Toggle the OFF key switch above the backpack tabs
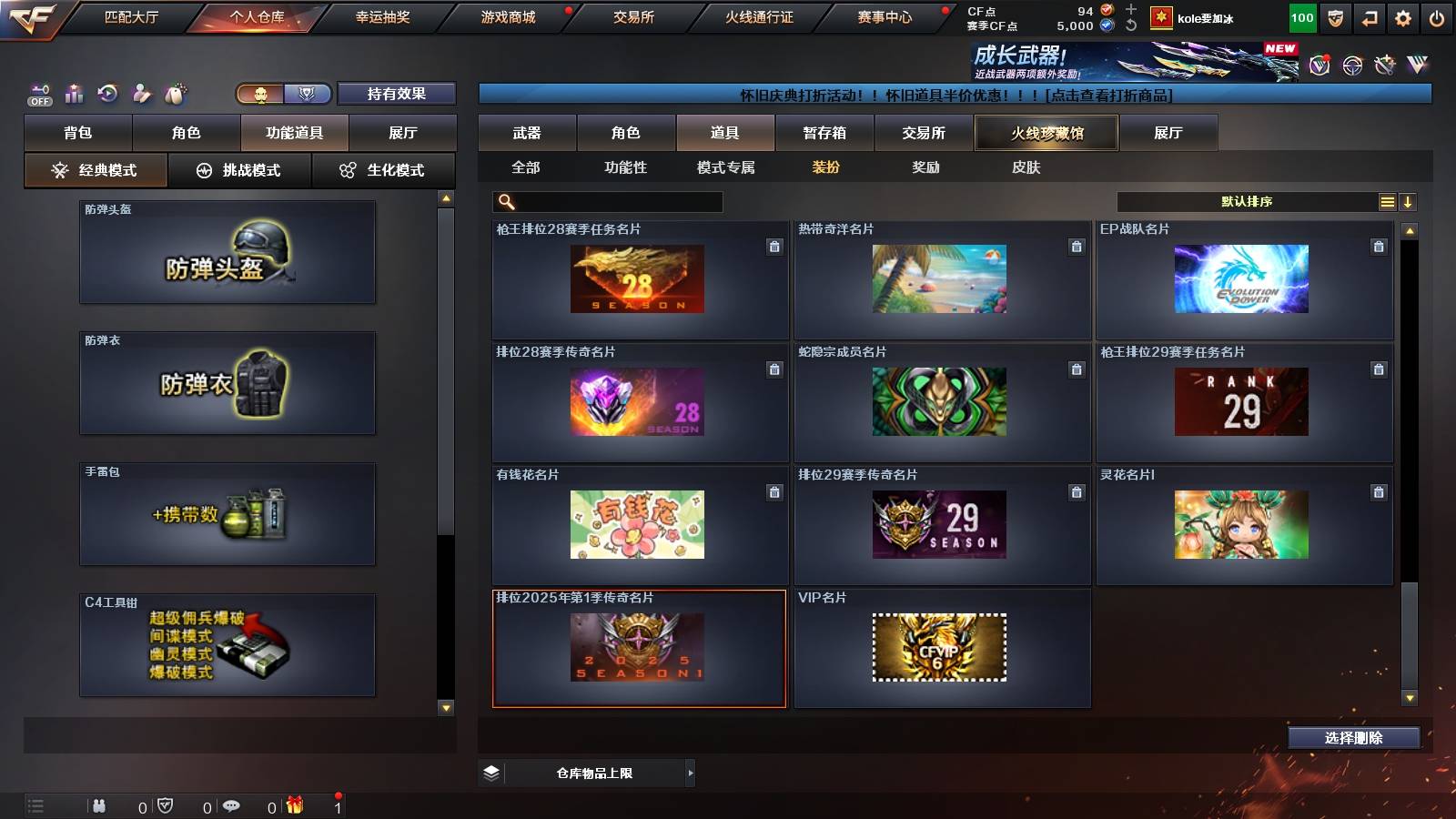This screenshot has height=819, width=1456. [38, 94]
